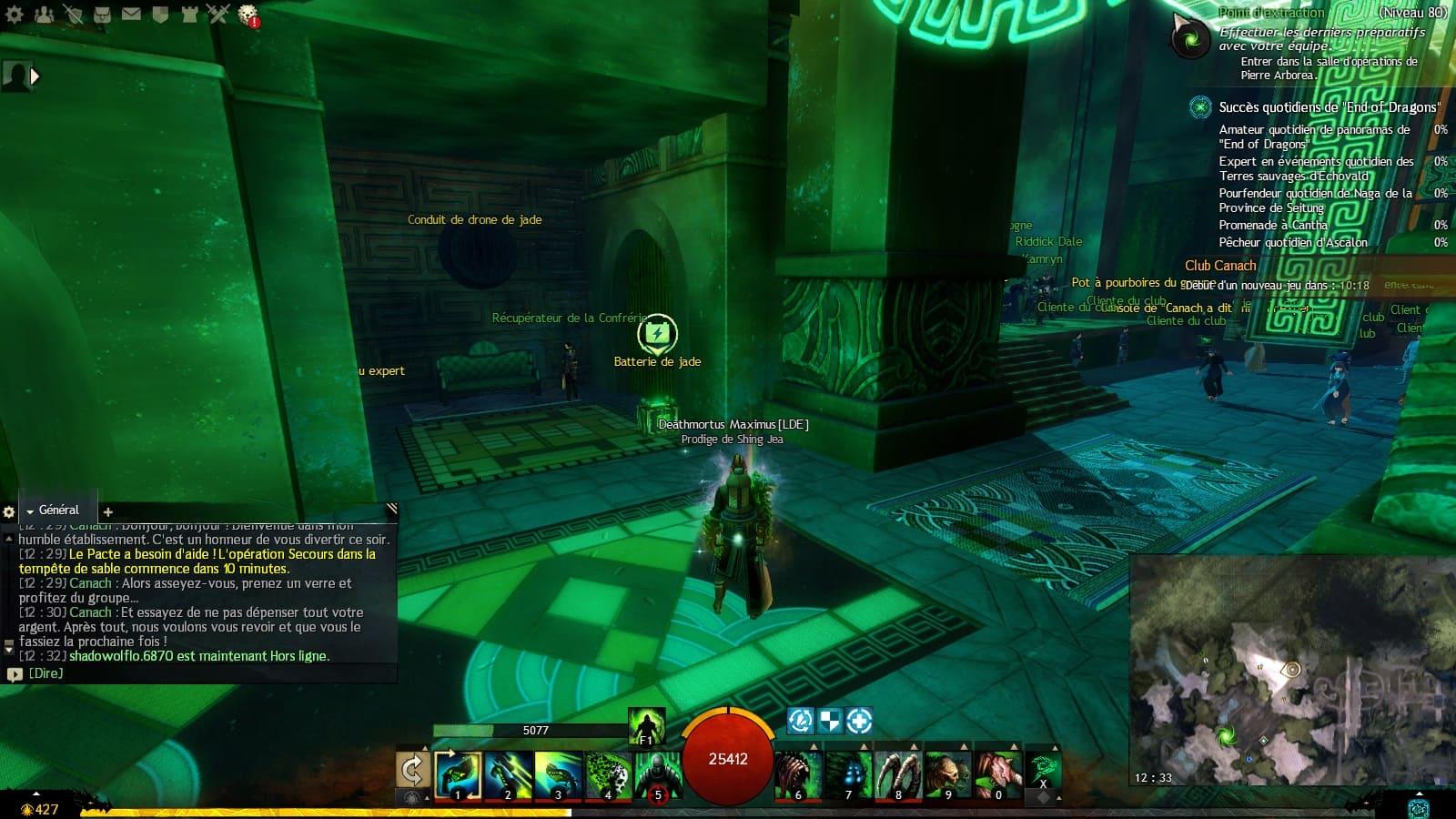Activate weapon skill 1
The height and width of the screenshot is (819, 1456).
459,773
